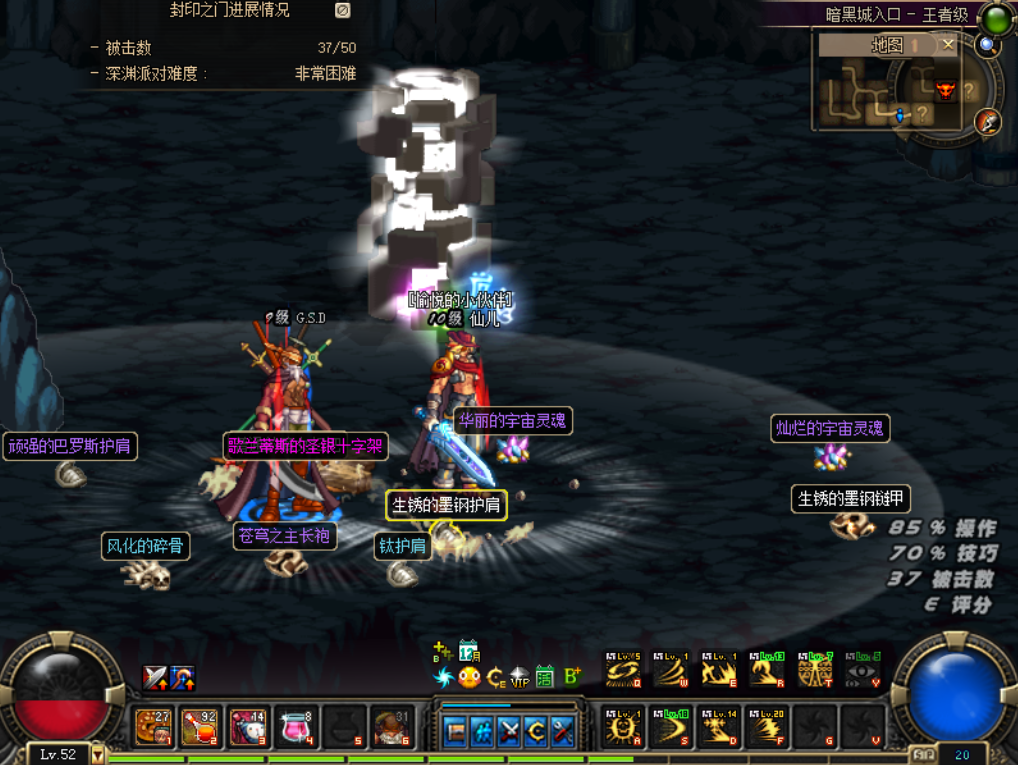This screenshot has height=765, width=1018.
Task: Click the green orb at top-right corner
Action: [x=996, y=17]
